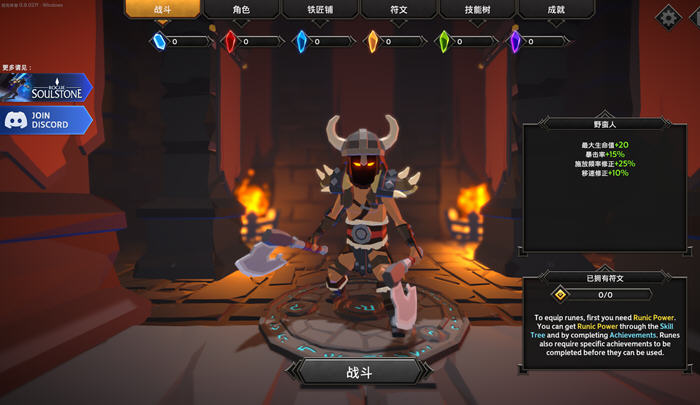Switch to the 战斗 (Battle) tab
The image size is (700, 405).
pos(162,9)
